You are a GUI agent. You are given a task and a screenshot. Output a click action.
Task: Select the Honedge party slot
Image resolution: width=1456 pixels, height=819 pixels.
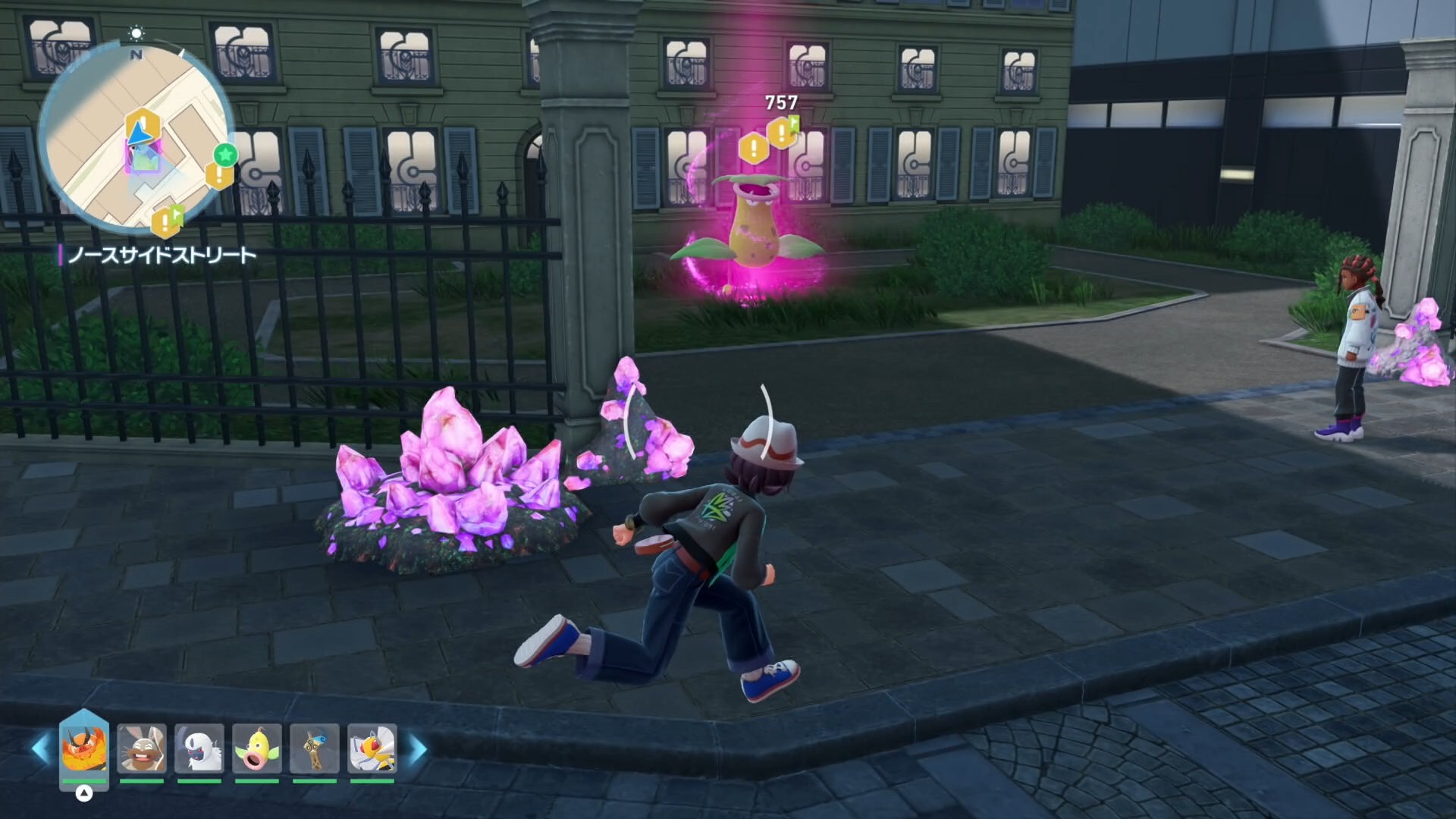[315, 748]
